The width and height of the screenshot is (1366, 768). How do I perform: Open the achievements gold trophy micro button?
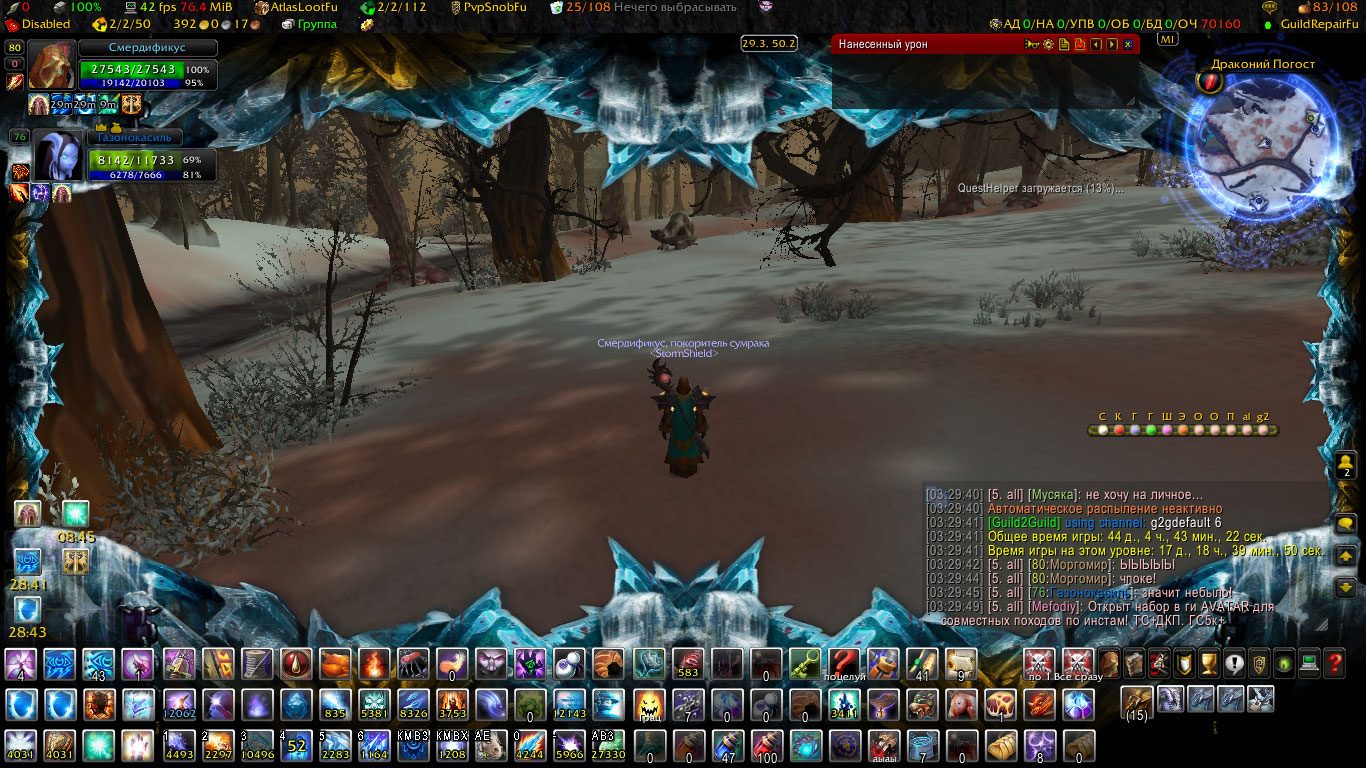pos(1208,662)
